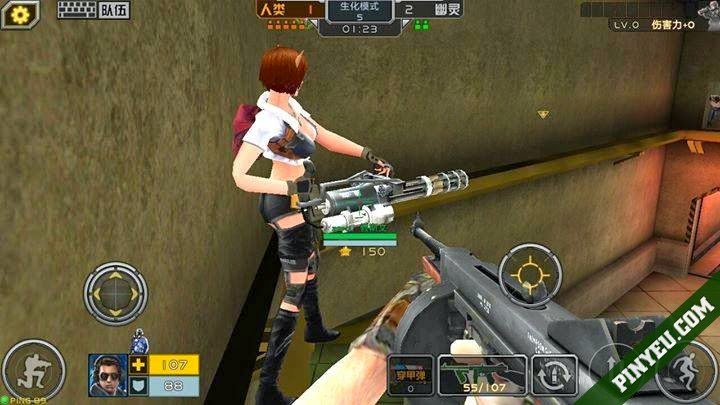
Task: Jump with the running figure button
Action: [x=686, y=372]
